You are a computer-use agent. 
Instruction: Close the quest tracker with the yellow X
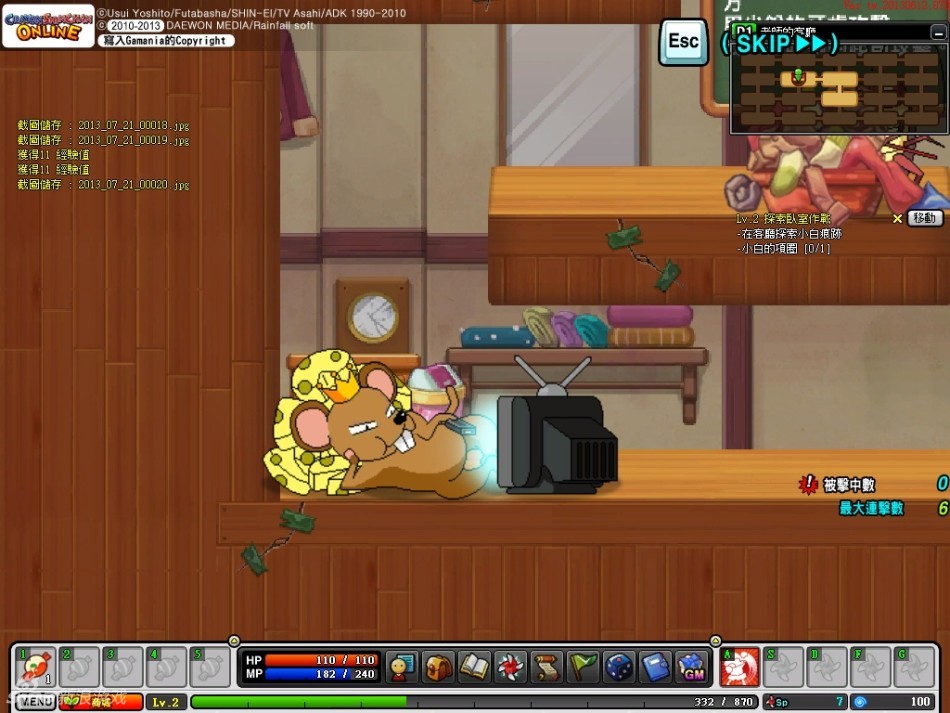click(x=897, y=218)
